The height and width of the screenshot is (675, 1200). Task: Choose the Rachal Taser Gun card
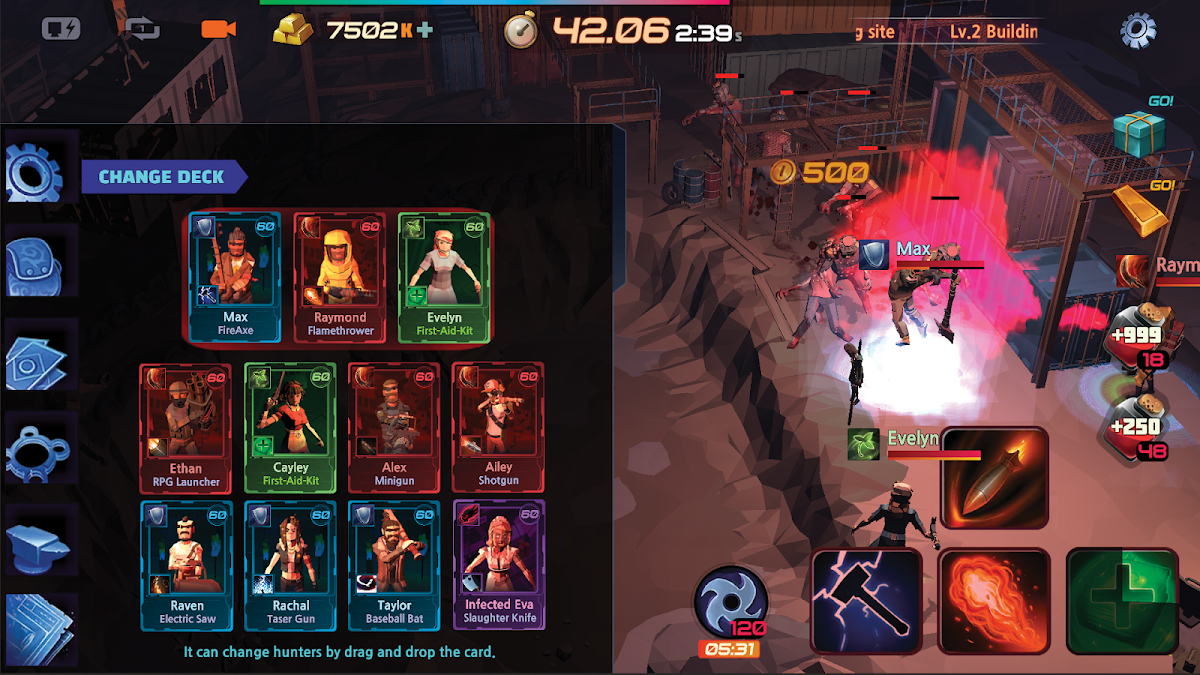point(290,564)
